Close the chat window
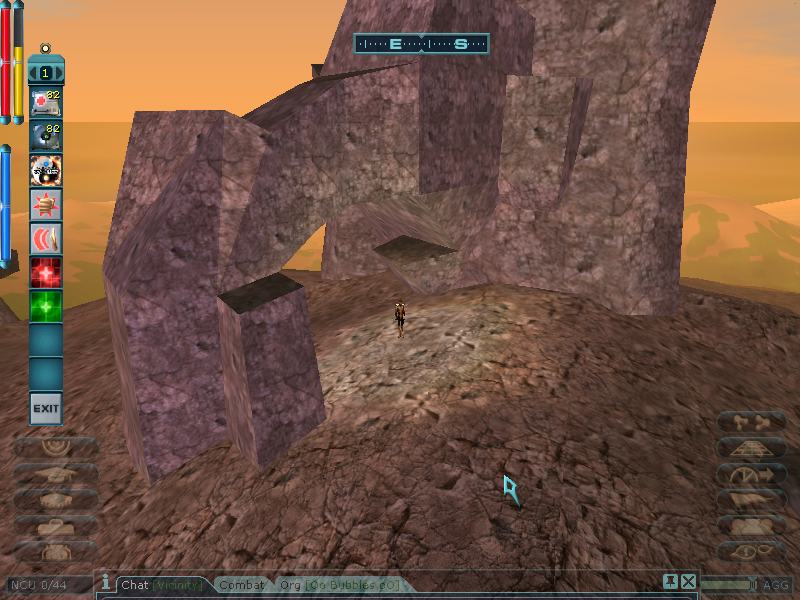Screen dimensions: 800x600 [x=687, y=582]
